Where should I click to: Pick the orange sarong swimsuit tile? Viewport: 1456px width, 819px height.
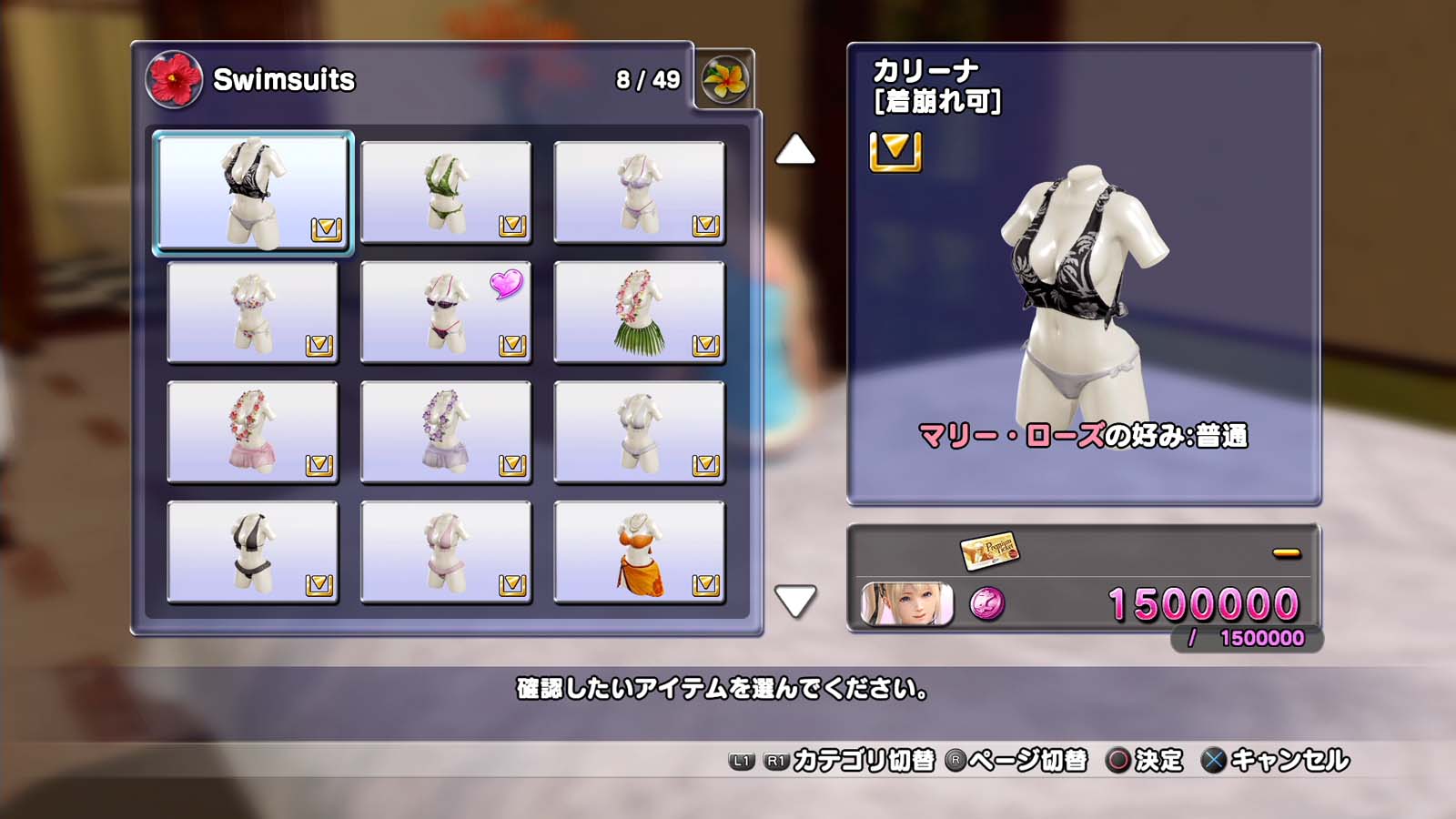tap(639, 552)
